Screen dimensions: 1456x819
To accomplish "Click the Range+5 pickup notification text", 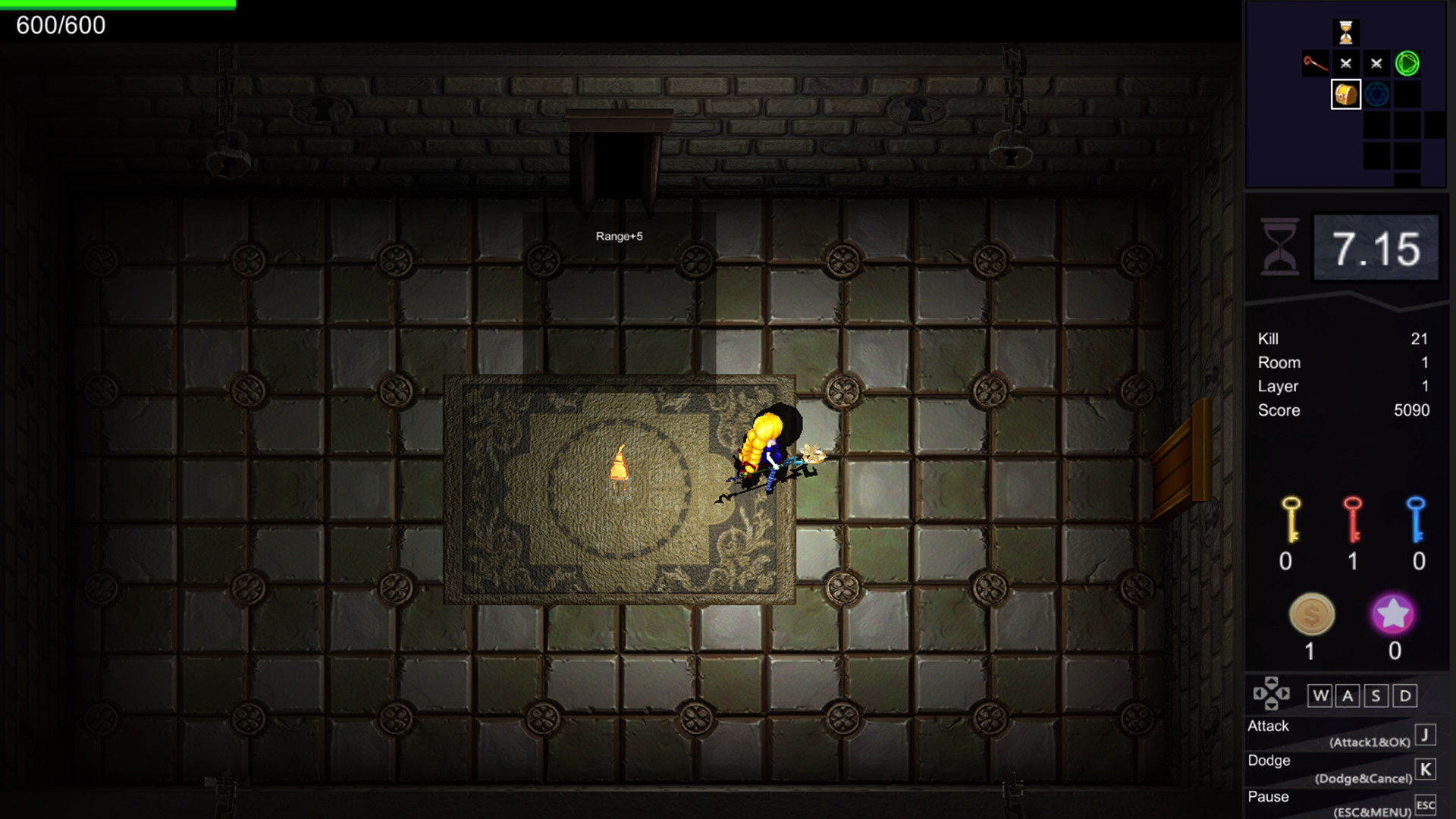I will click(x=620, y=236).
